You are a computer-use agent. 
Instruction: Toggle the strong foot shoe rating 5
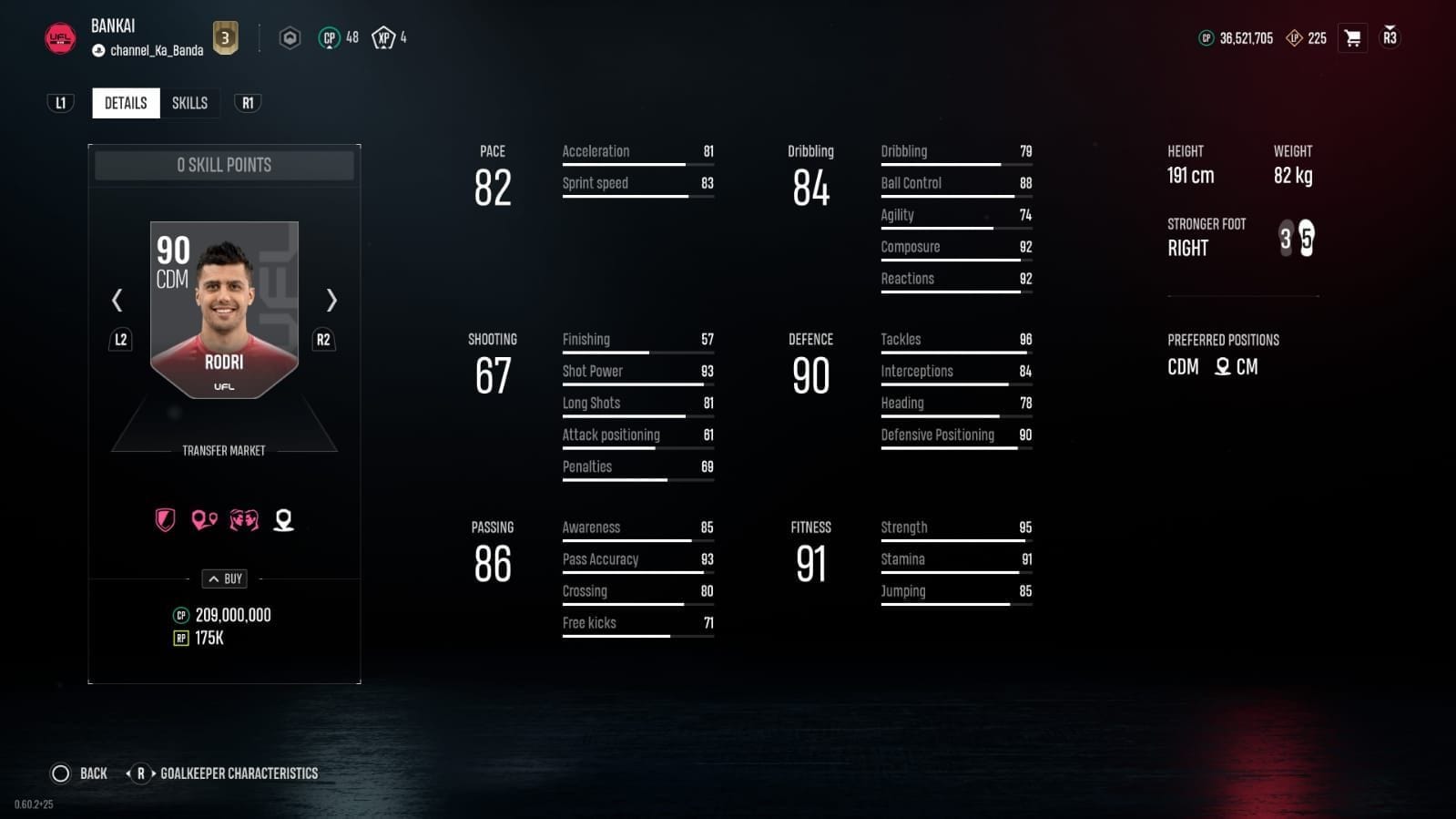coord(1308,239)
